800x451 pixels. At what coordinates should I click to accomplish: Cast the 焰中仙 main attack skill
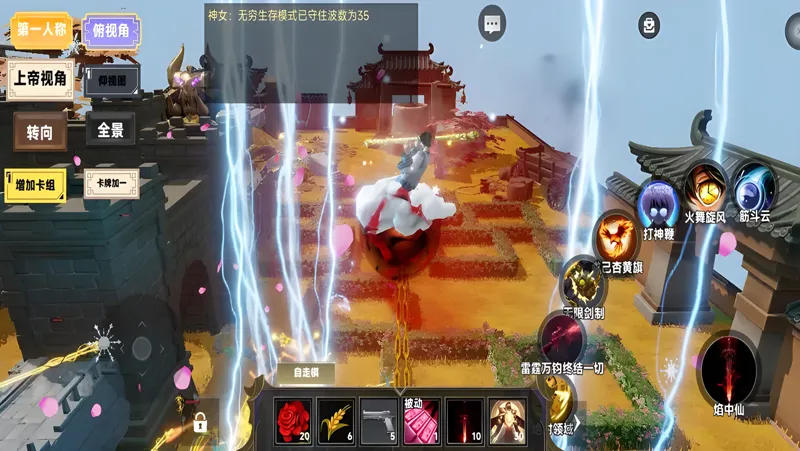(729, 366)
